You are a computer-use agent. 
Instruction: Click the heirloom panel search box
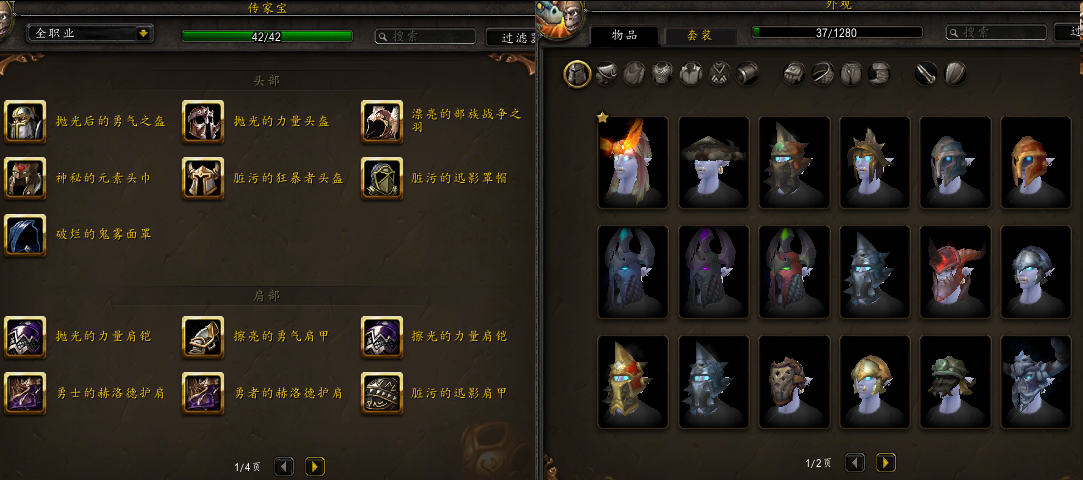click(x=425, y=36)
